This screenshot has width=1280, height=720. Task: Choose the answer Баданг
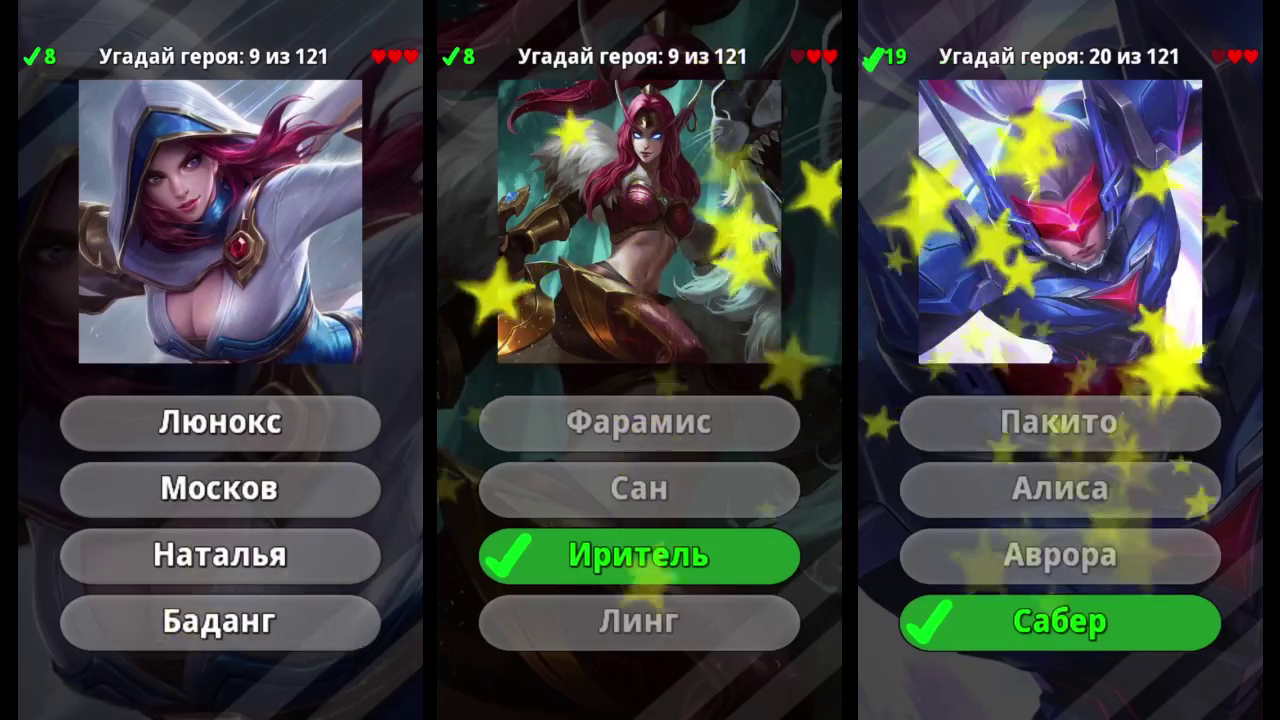click(x=220, y=622)
